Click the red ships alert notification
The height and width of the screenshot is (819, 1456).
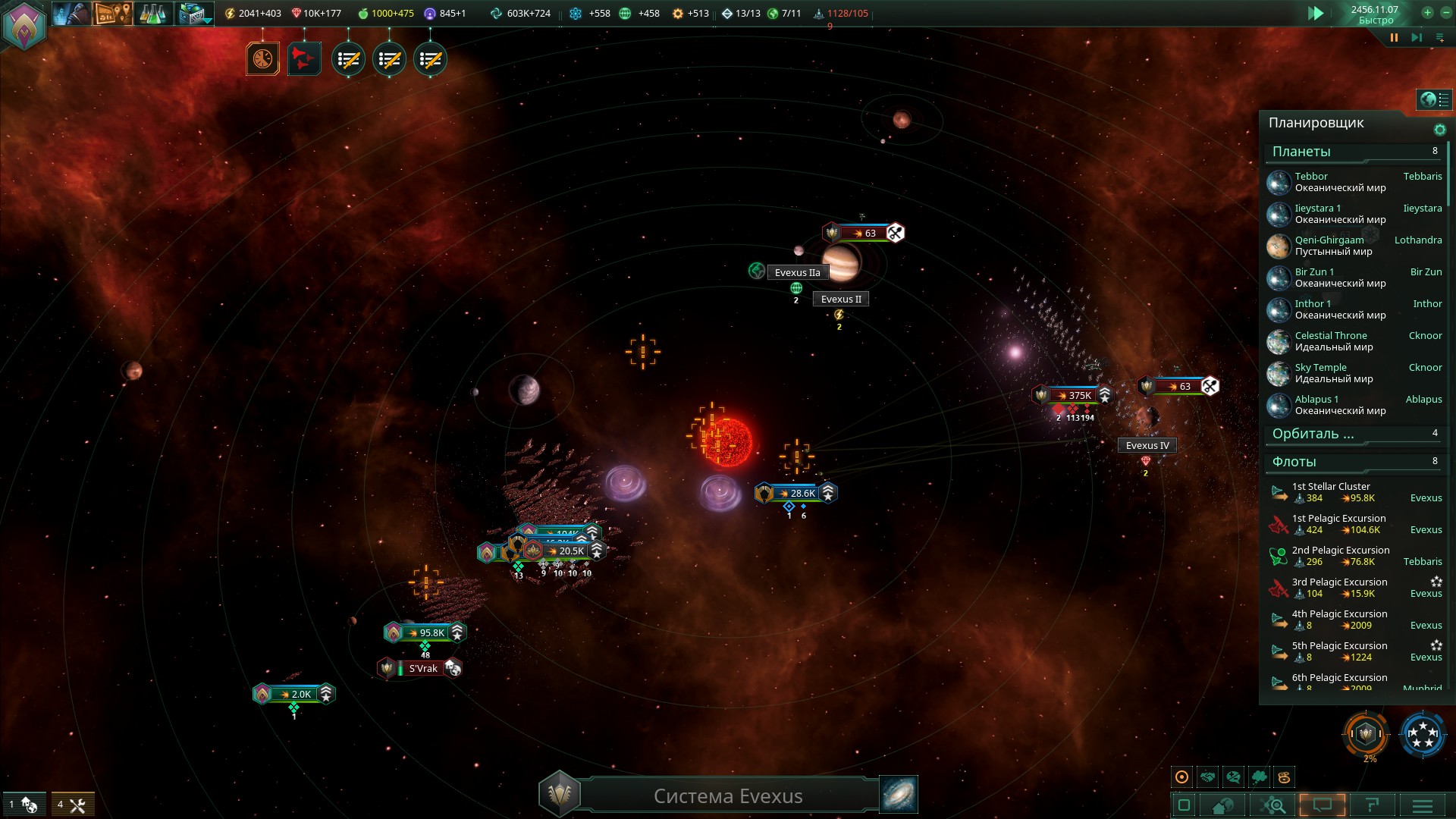pyautogui.click(x=304, y=59)
